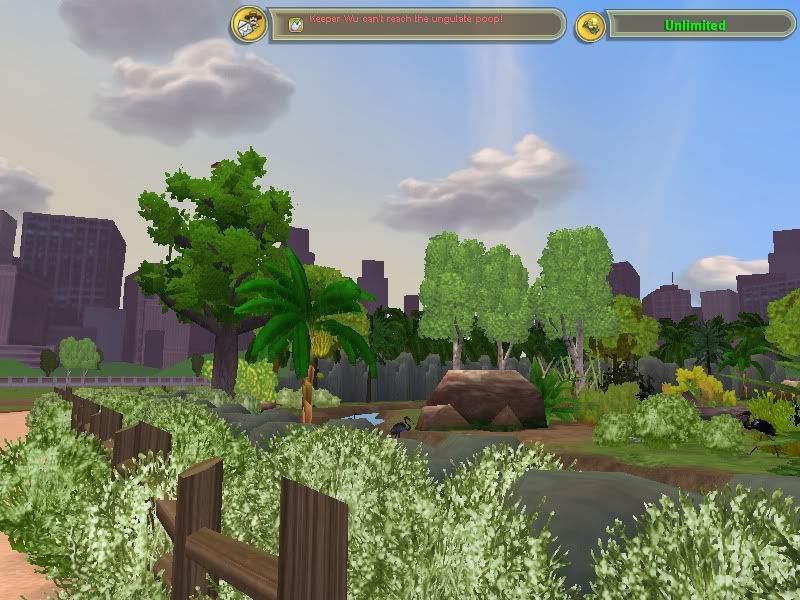Open the zoo finances coin icon
Viewport: 800px width, 600px height.
pyautogui.click(x=590, y=26)
